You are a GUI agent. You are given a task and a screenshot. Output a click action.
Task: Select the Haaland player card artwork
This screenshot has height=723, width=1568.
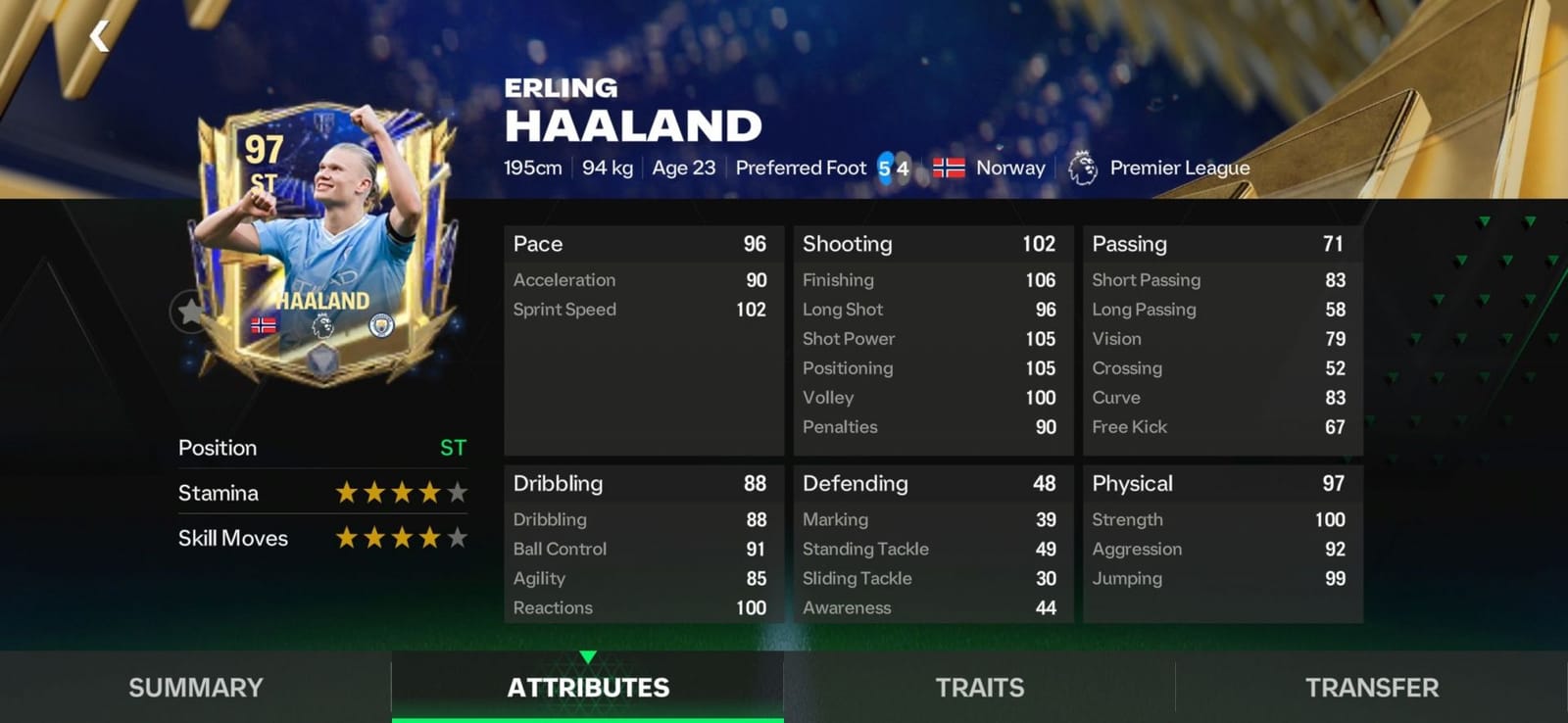323,225
